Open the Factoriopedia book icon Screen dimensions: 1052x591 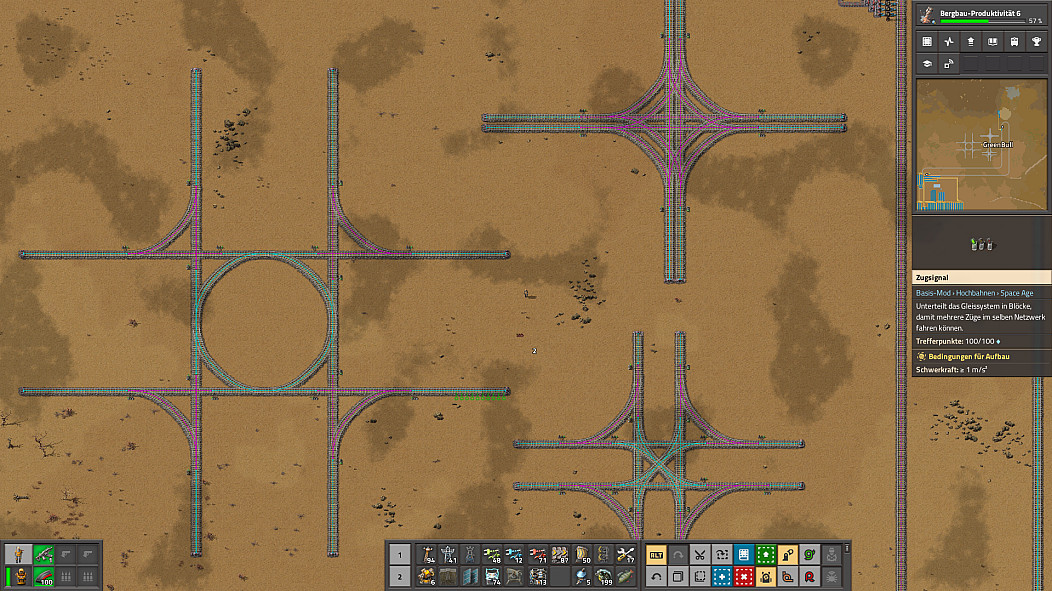pos(992,42)
